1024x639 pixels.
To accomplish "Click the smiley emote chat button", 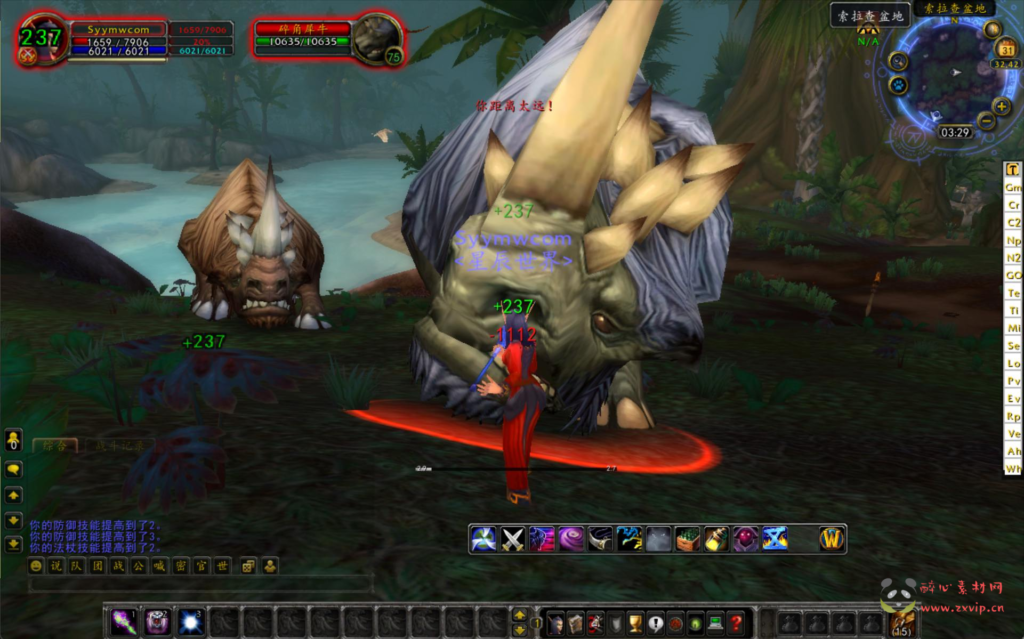I will pos(37,566).
